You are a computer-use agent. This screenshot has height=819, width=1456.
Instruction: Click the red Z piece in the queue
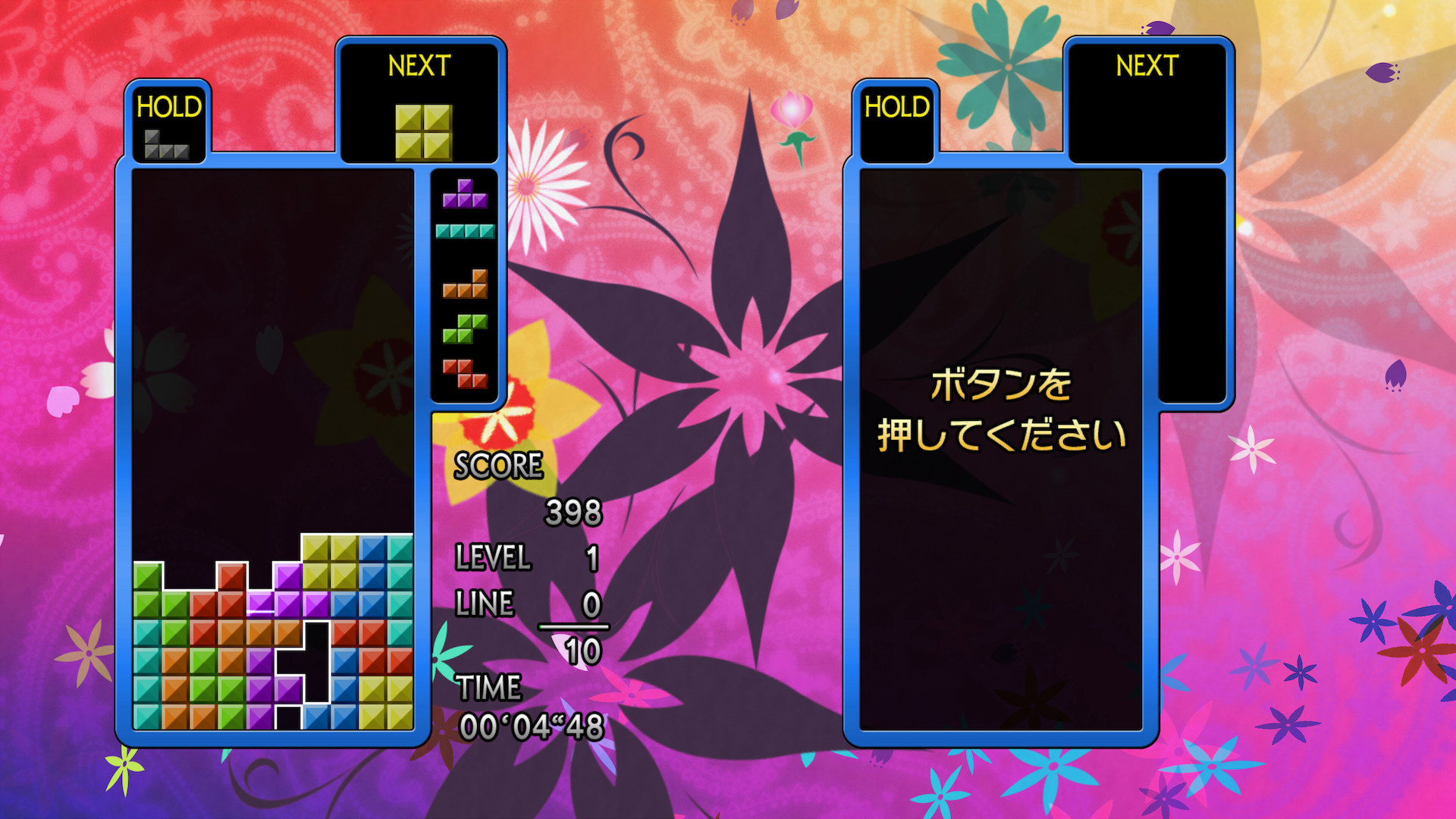tap(465, 372)
